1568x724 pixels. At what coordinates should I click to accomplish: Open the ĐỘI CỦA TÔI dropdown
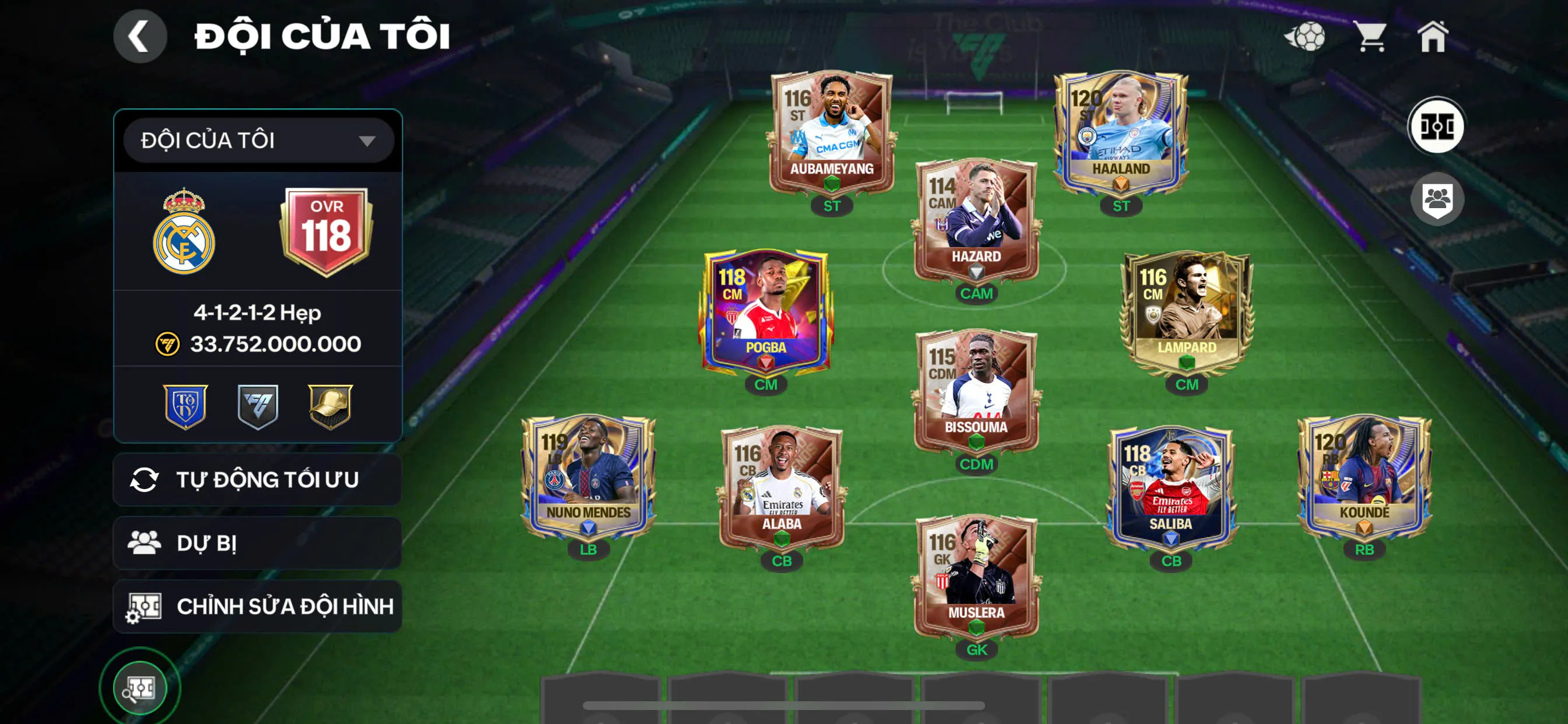click(258, 140)
